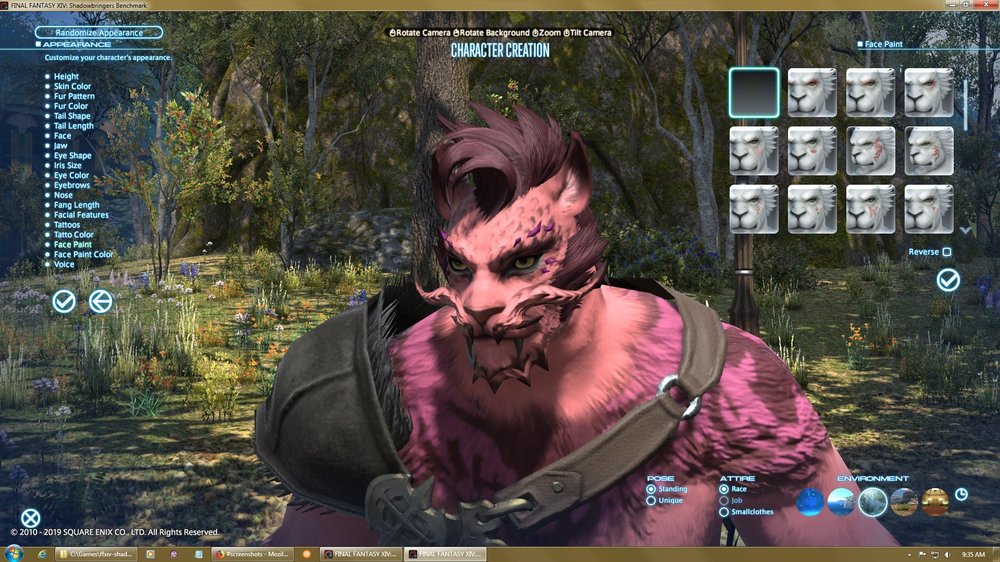The width and height of the screenshot is (1000, 562).
Task: Open the Height option
Action: (66, 77)
